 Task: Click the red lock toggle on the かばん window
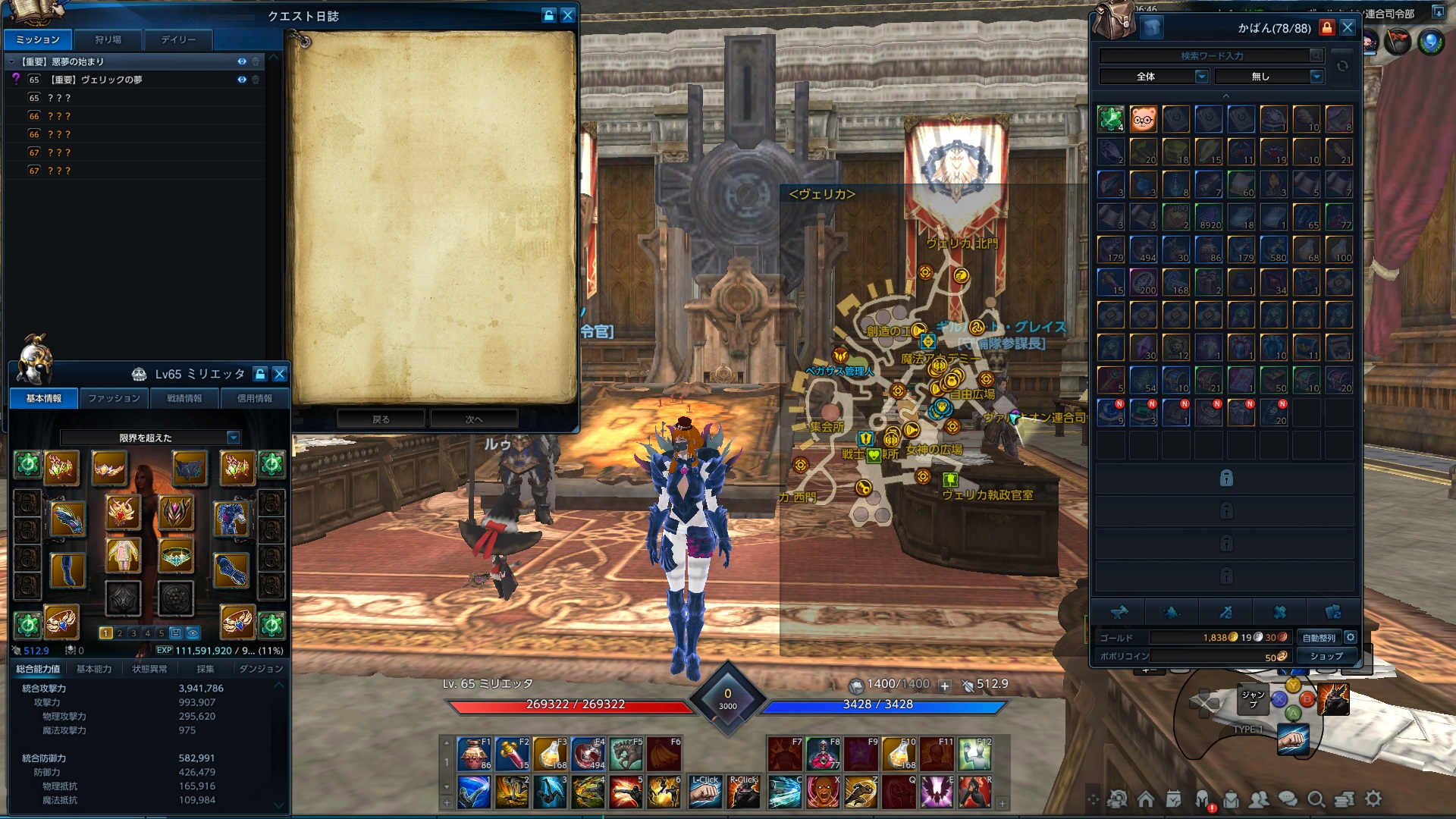tap(1326, 27)
